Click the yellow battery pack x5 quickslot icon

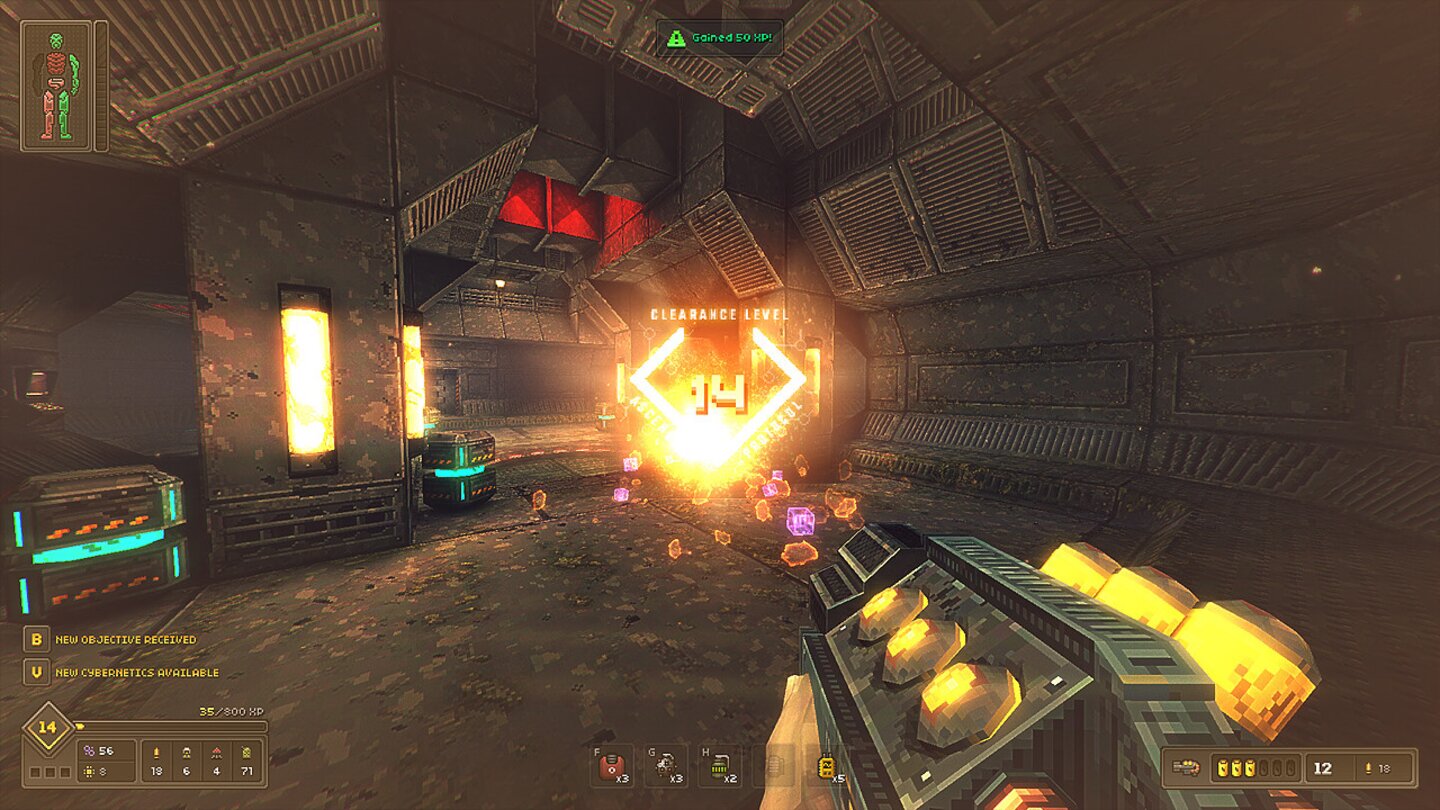point(828,767)
